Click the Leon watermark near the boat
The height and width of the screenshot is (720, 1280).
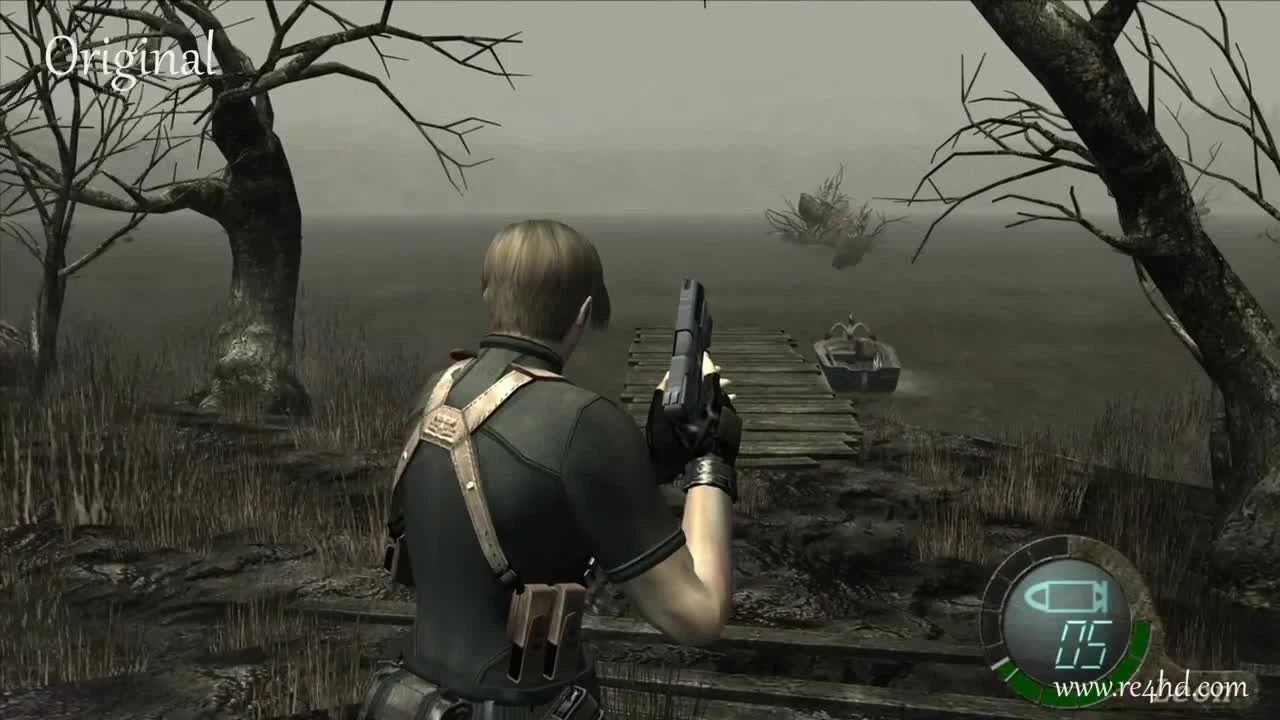coord(1190,697)
